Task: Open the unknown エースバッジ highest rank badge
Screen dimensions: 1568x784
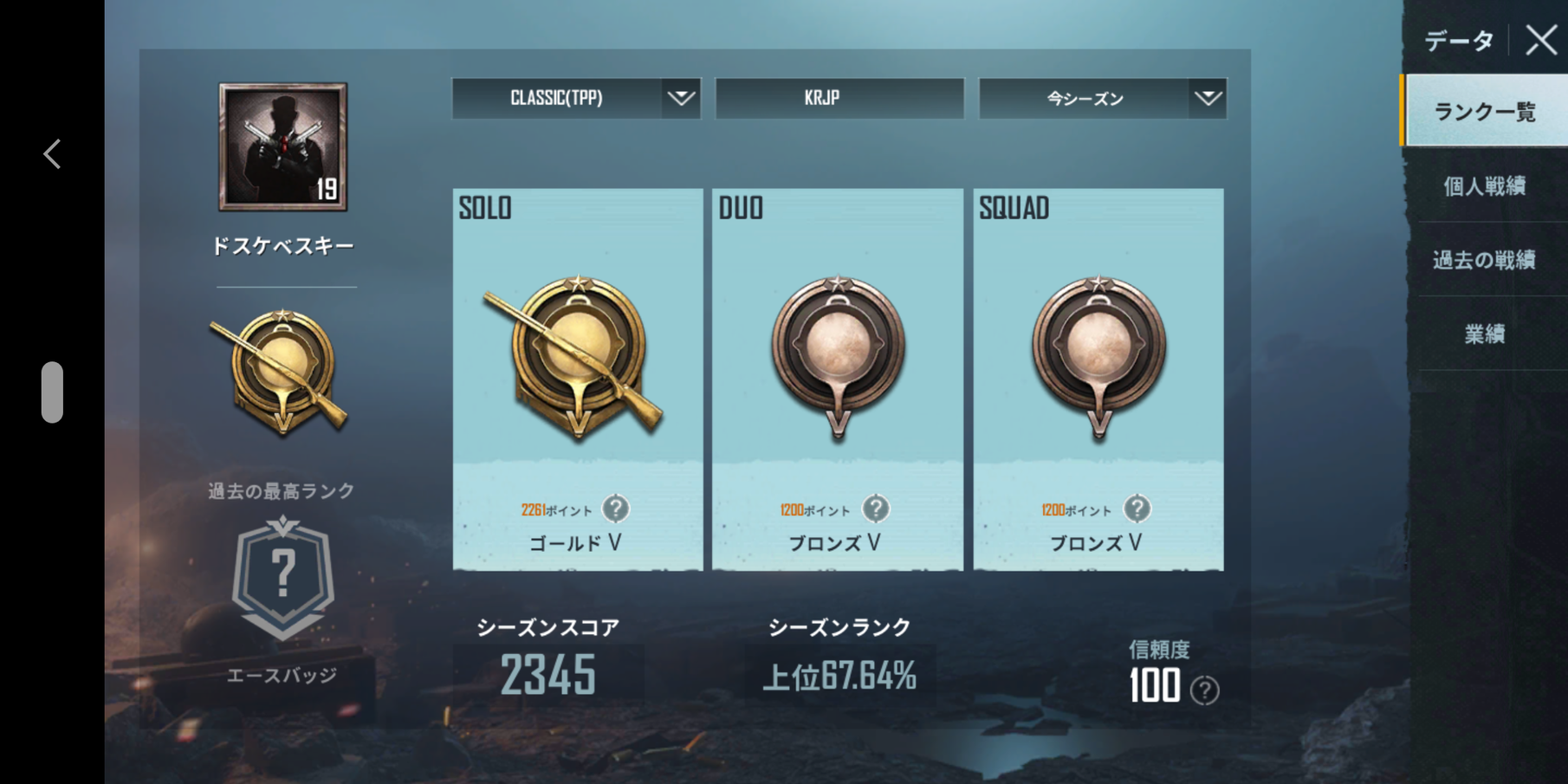Action: 283,578
